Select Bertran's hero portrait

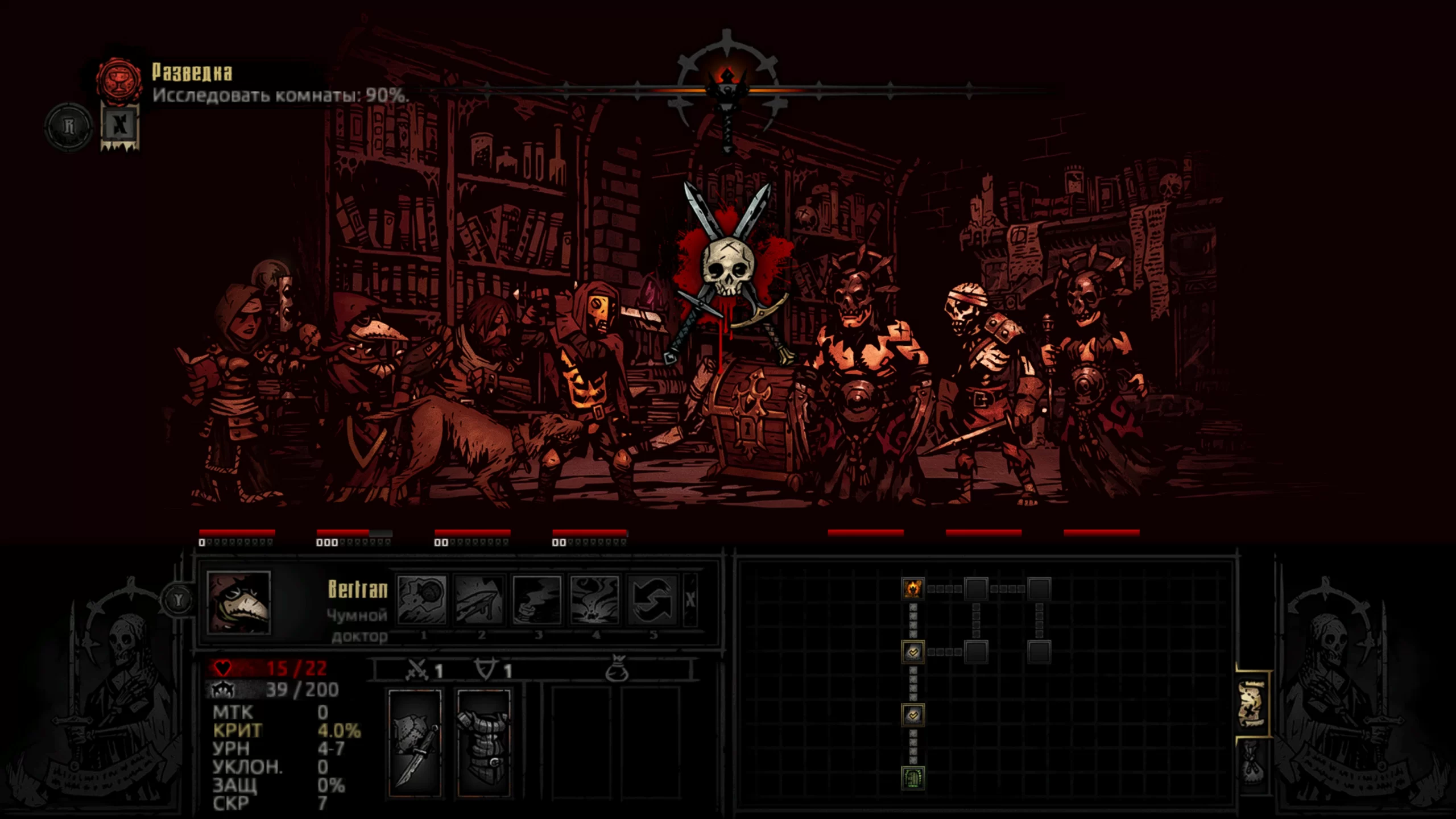[x=239, y=602]
